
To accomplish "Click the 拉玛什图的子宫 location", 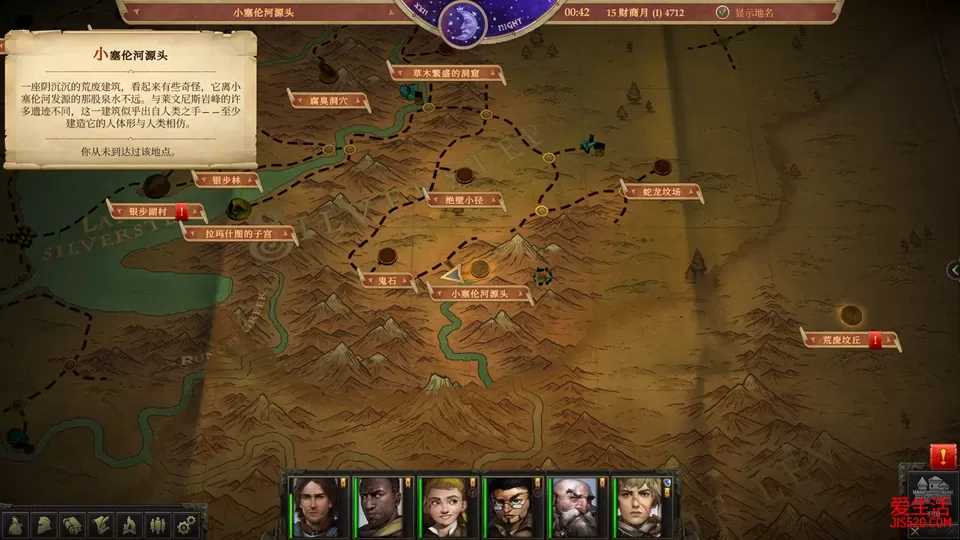I will pyautogui.click(x=239, y=234).
